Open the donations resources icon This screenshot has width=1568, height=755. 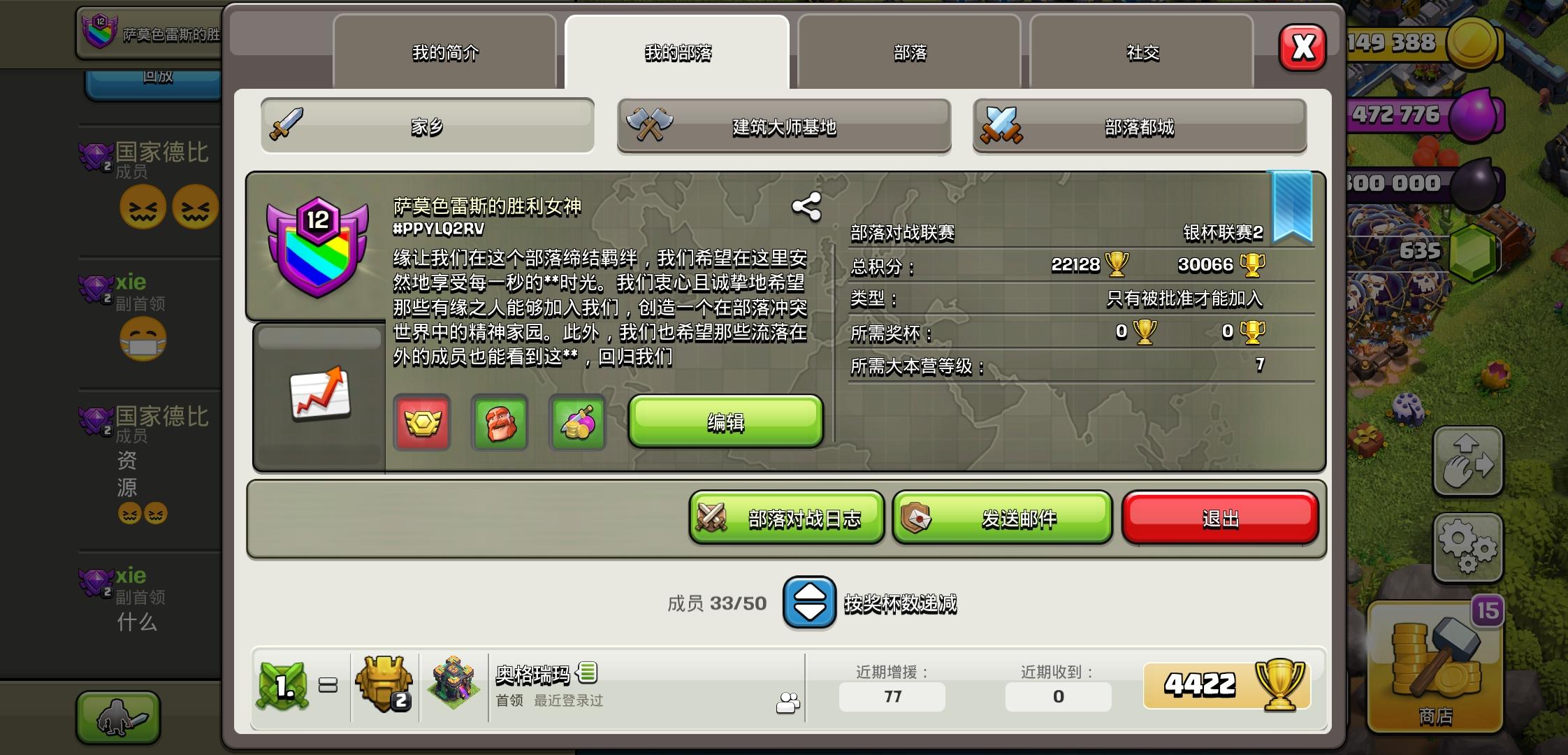click(x=577, y=423)
